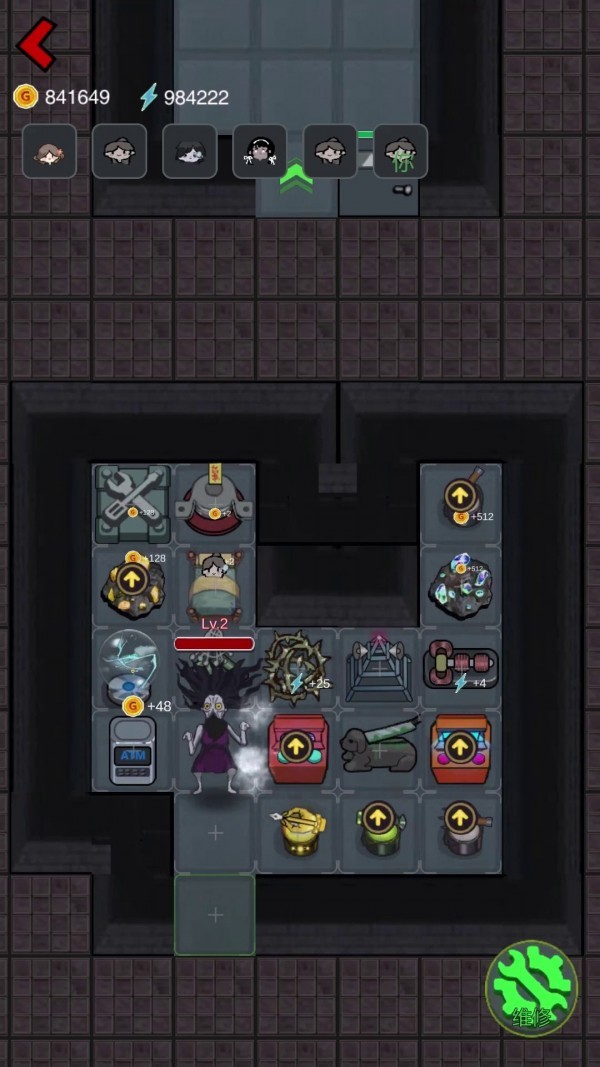Select the thorn ring trap tile
The image size is (600, 1067).
coord(295,664)
